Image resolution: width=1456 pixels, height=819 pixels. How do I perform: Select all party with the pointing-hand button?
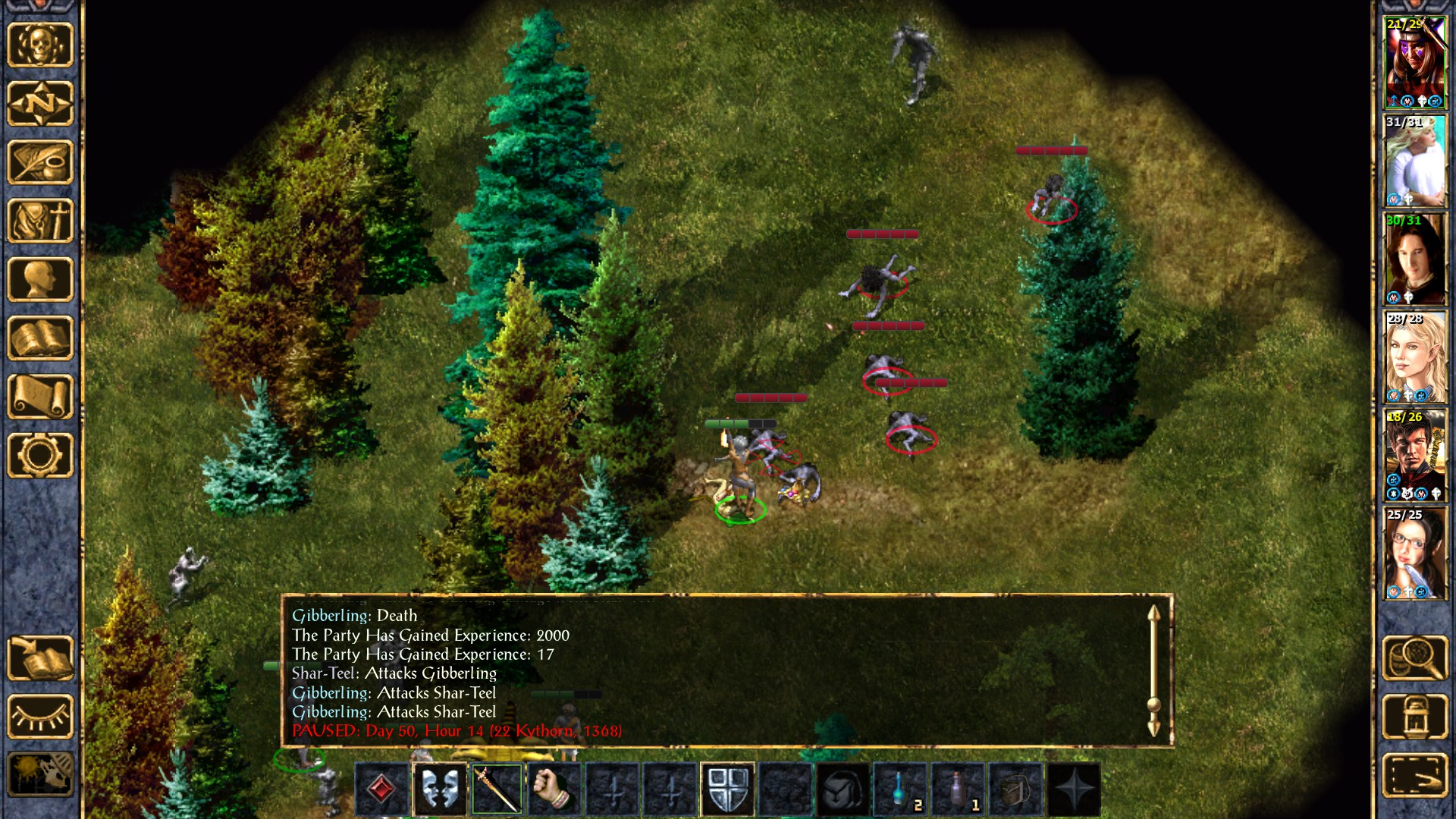(x=1414, y=775)
